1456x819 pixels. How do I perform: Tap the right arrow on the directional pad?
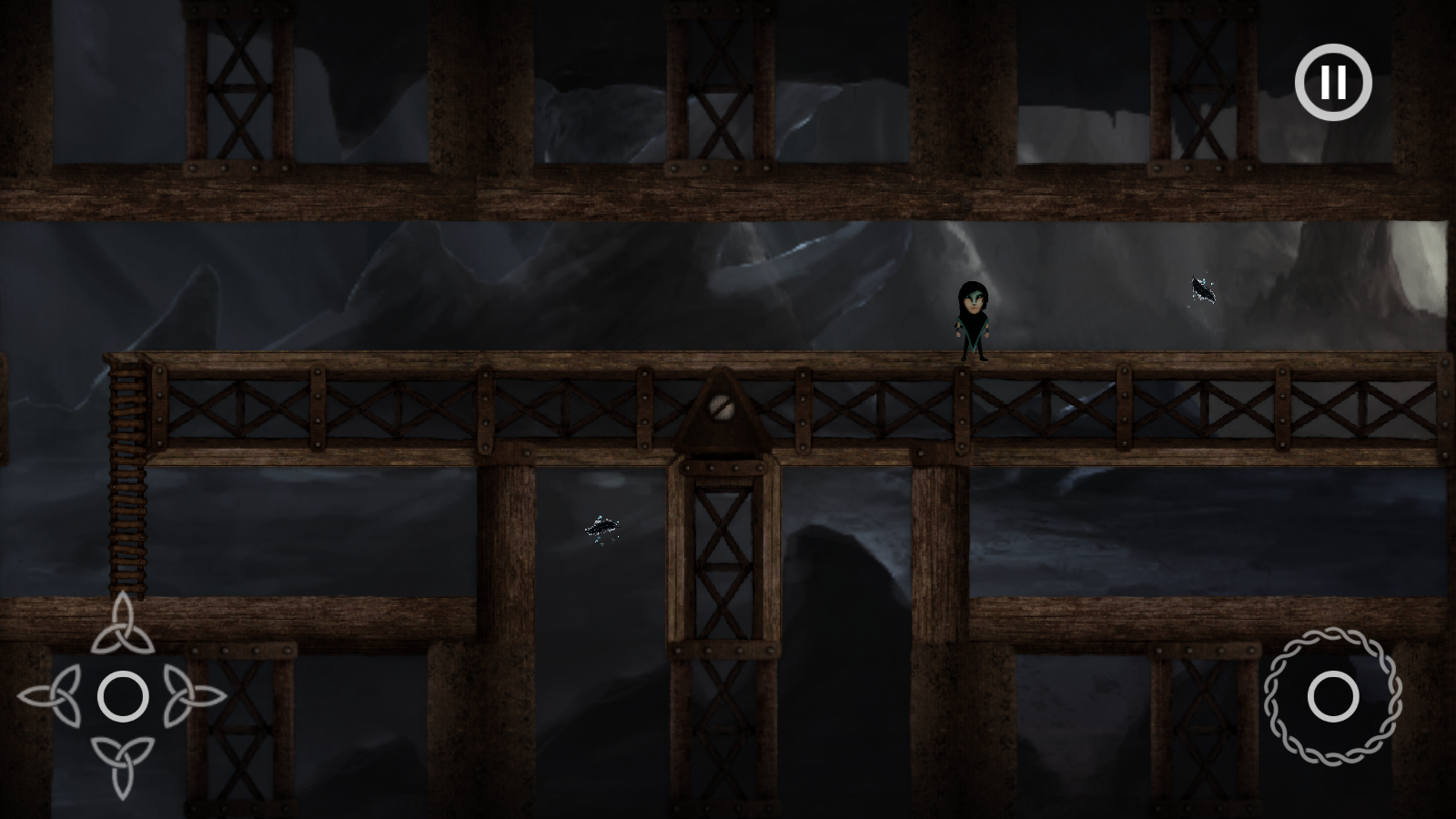[195, 697]
